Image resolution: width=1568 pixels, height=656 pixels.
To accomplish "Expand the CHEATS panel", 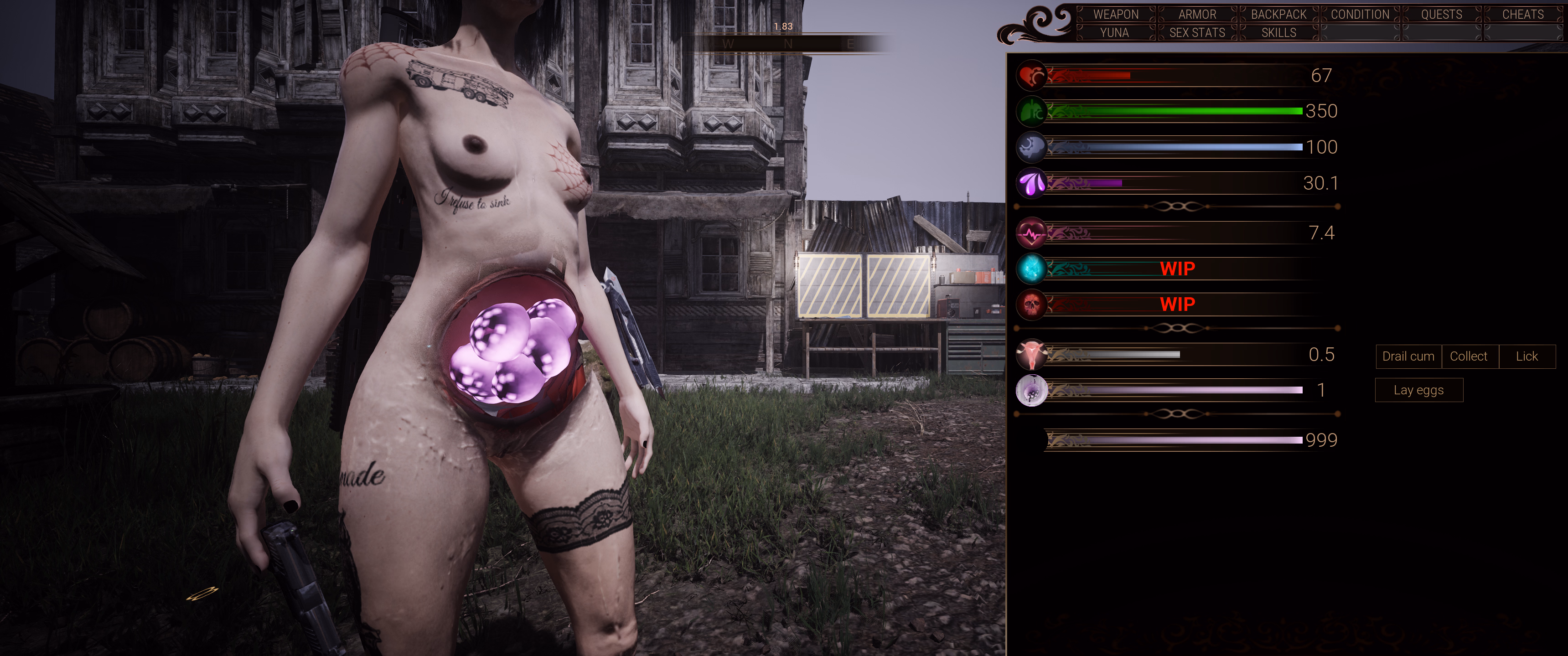I will tap(1522, 14).
